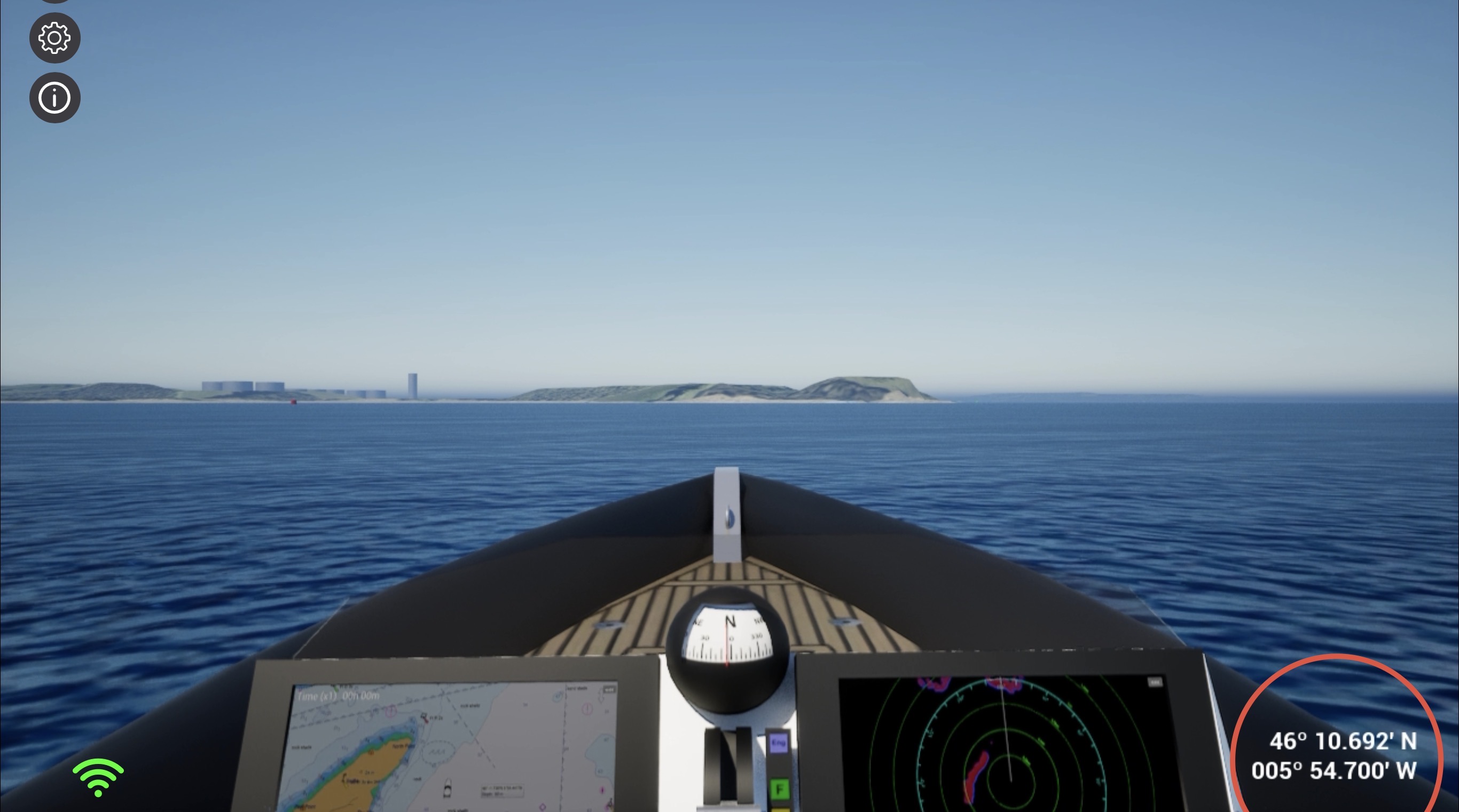Show the information panel
This screenshot has height=812, width=1459.
(54, 97)
